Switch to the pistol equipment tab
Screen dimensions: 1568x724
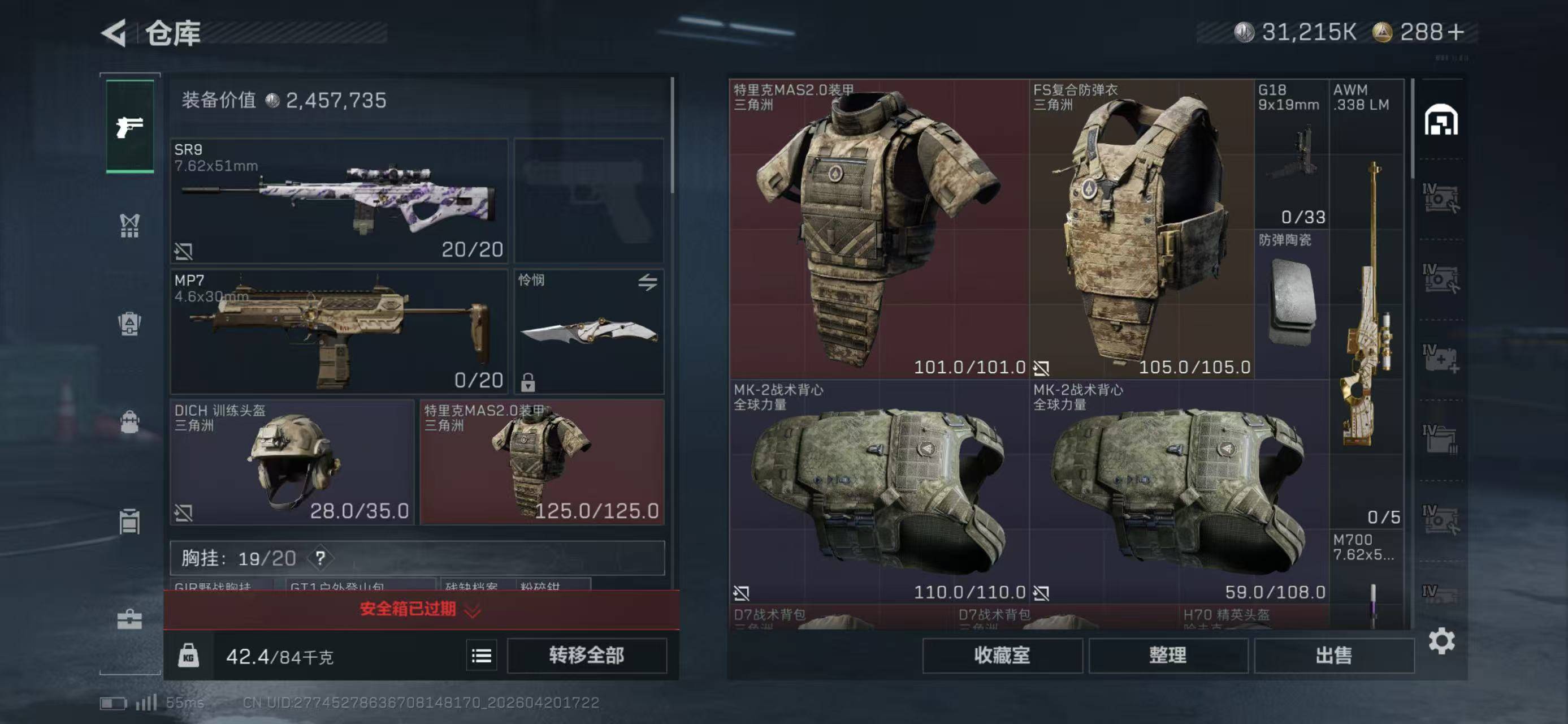[x=129, y=127]
